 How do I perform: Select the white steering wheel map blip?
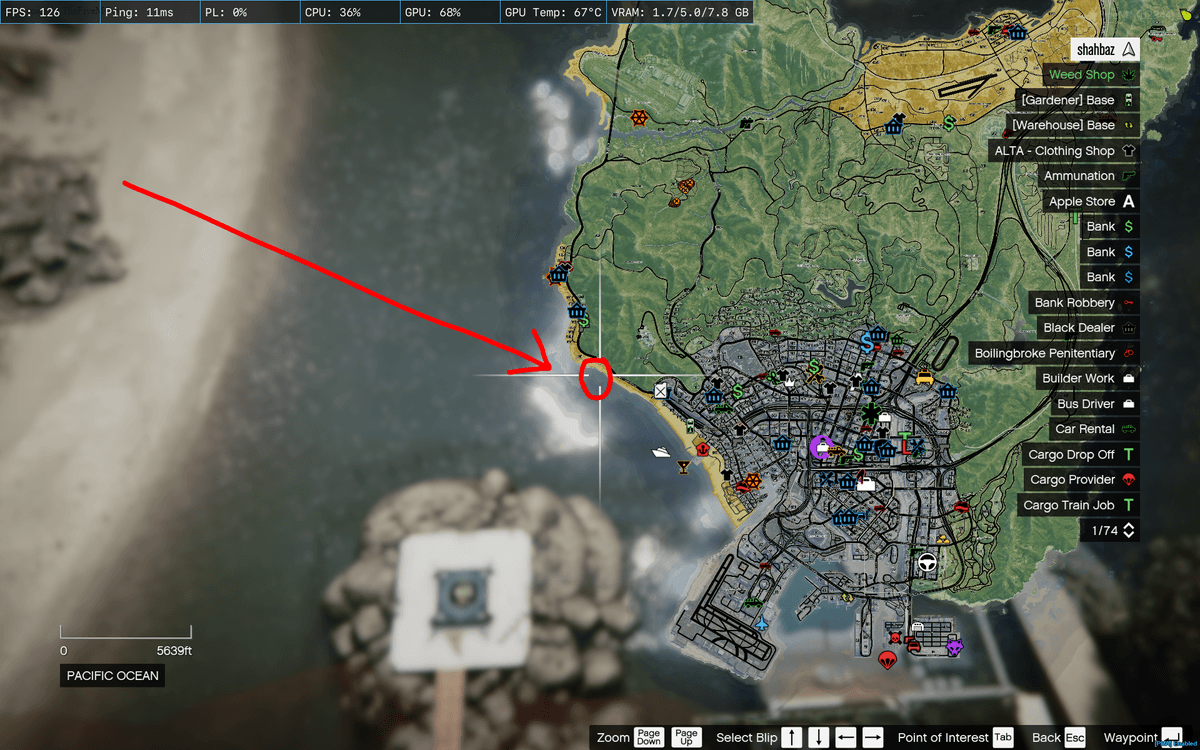coord(927,563)
